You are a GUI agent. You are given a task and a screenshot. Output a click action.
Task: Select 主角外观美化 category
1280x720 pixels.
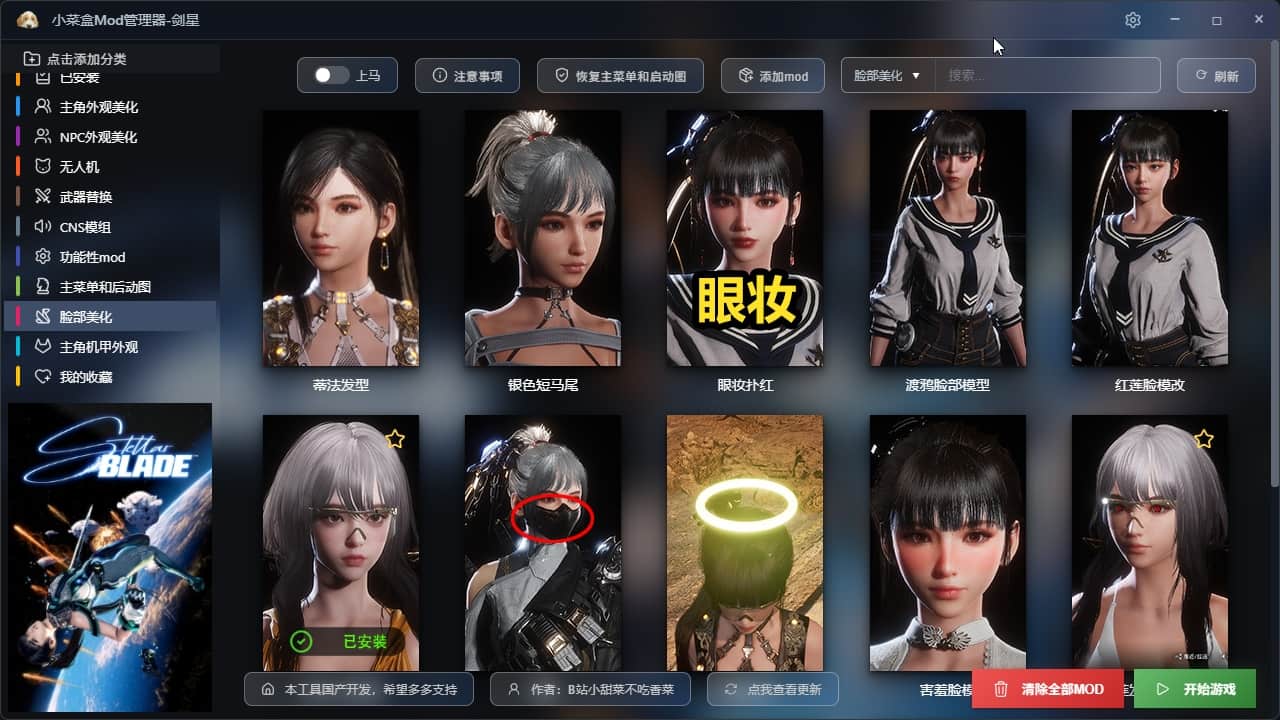pyautogui.click(x=98, y=107)
